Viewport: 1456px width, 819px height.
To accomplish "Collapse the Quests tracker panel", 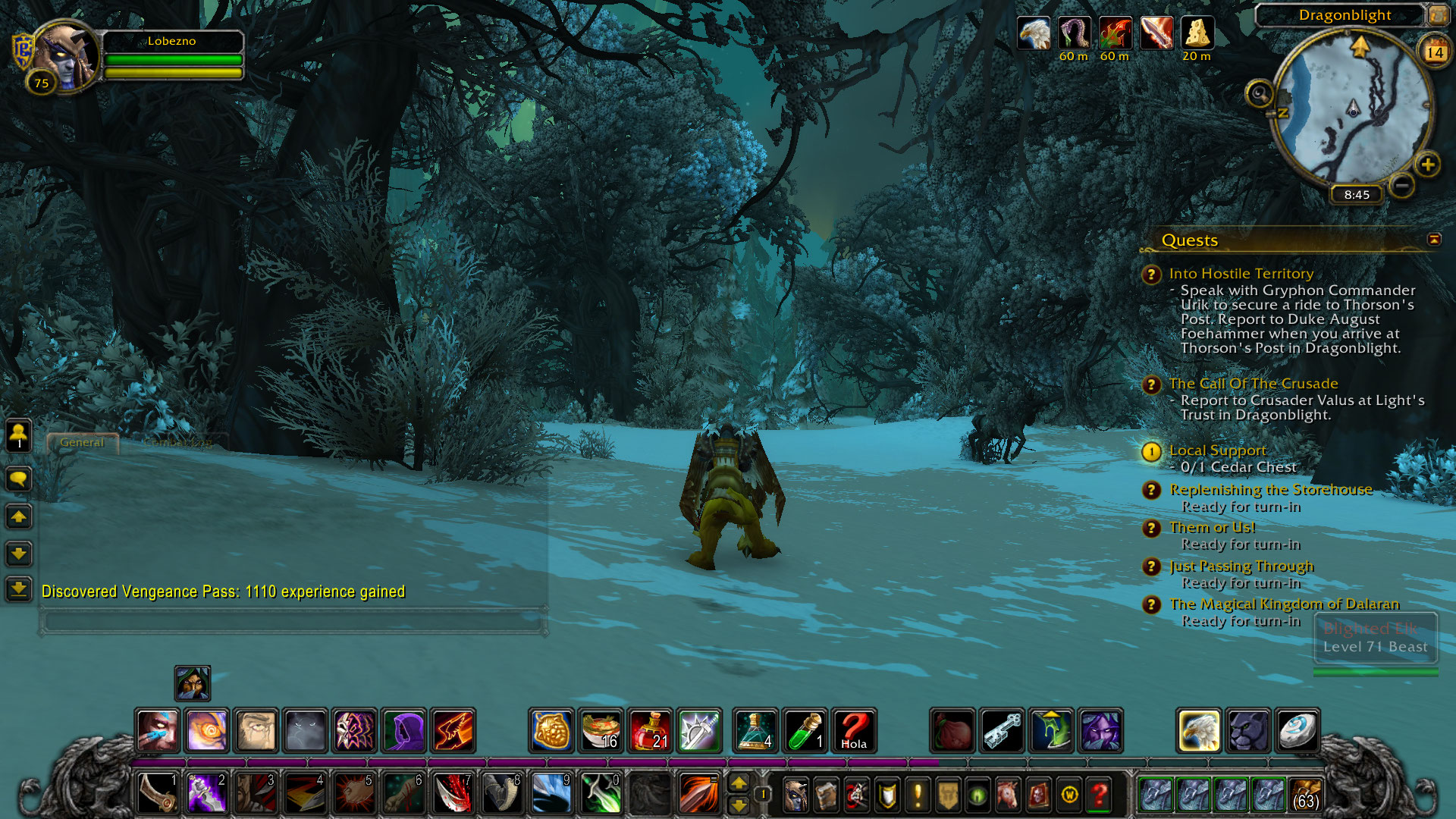I will (x=1434, y=240).
